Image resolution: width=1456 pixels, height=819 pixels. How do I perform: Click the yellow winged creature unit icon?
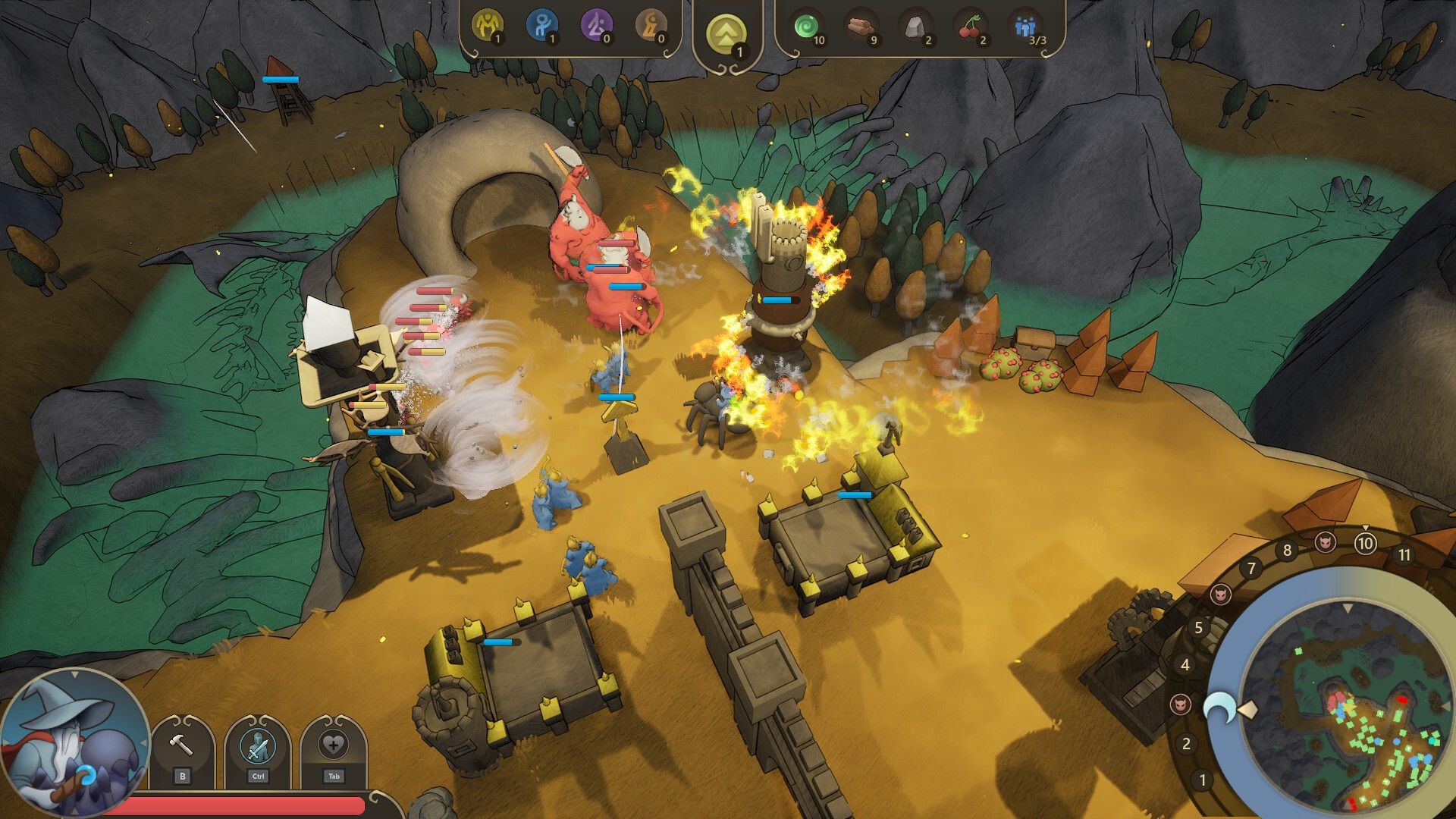click(x=487, y=27)
